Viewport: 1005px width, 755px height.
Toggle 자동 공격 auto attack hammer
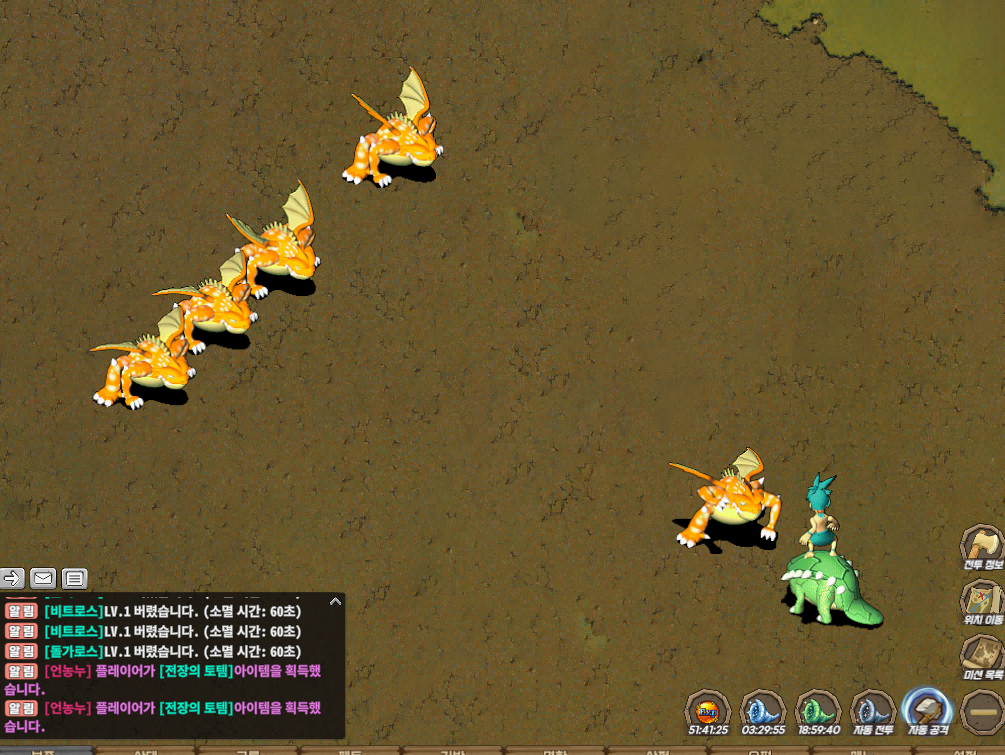pos(926,710)
